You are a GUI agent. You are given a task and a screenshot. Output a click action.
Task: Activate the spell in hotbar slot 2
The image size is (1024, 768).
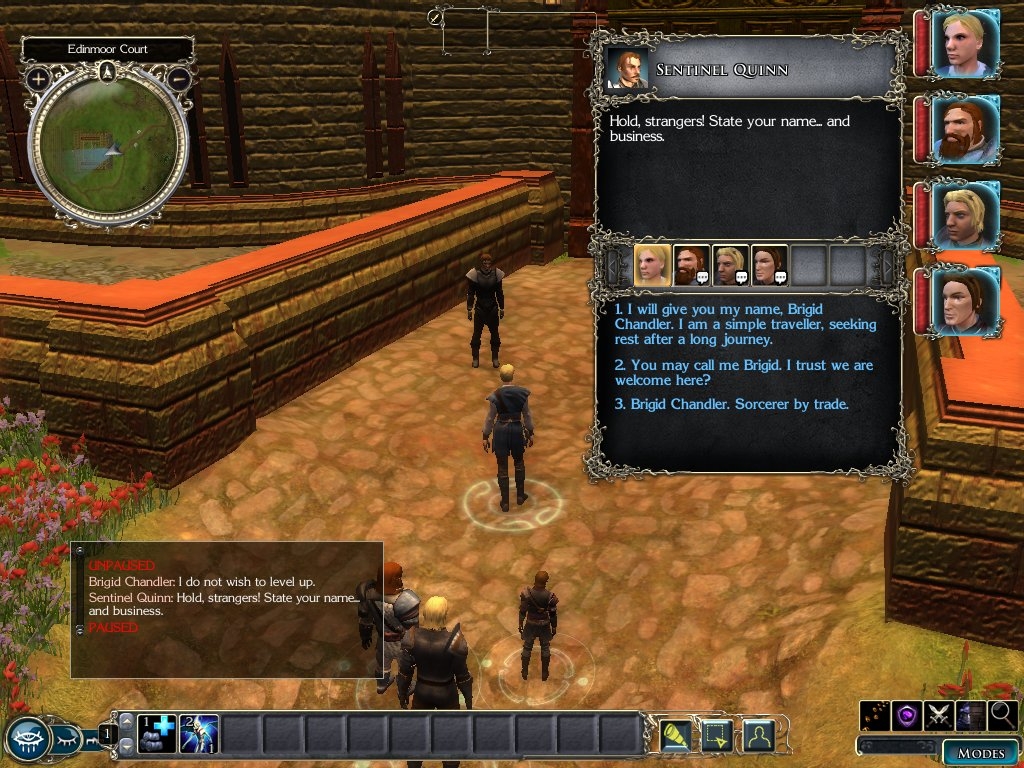click(199, 735)
